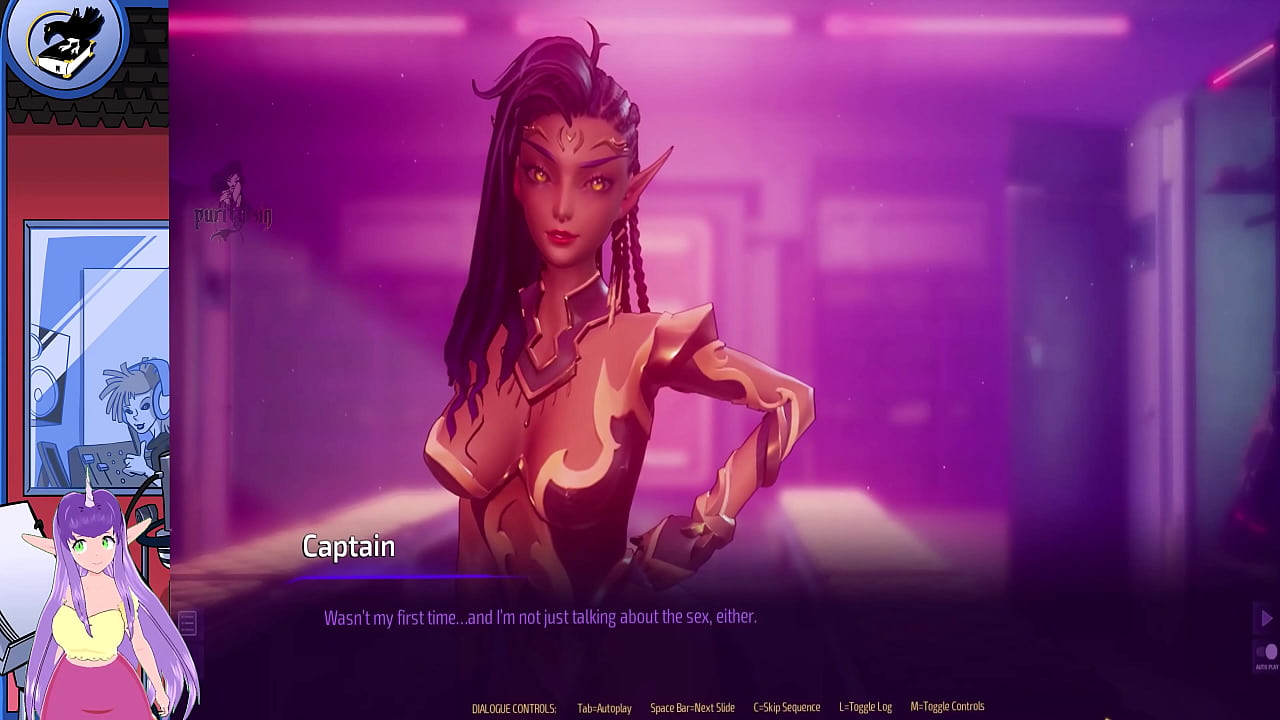Toggle the Auto Play switch
The height and width of the screenshot is (720, 1280).
point(1266,653)
